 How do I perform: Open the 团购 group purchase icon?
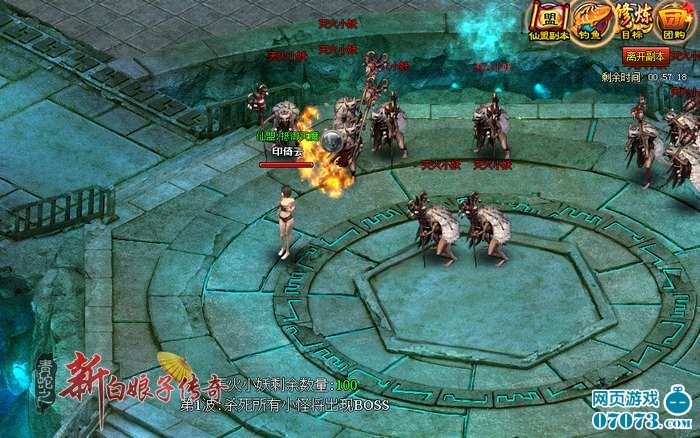pos(673,20)
